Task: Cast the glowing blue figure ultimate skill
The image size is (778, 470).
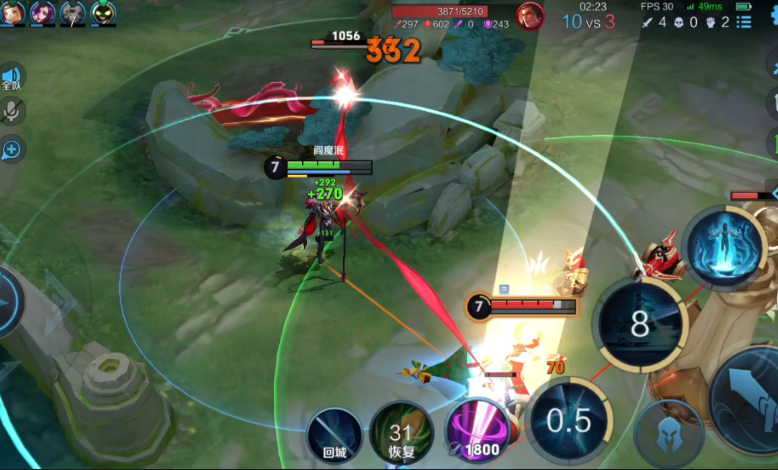Action: click(x=725, y=247)
